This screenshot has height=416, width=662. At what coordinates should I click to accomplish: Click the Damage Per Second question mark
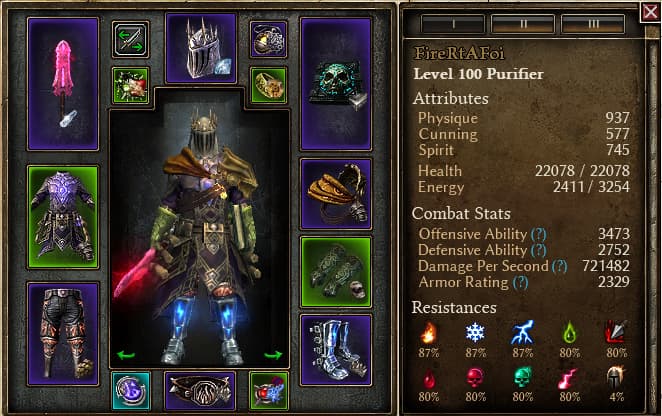tap(560, 266)
